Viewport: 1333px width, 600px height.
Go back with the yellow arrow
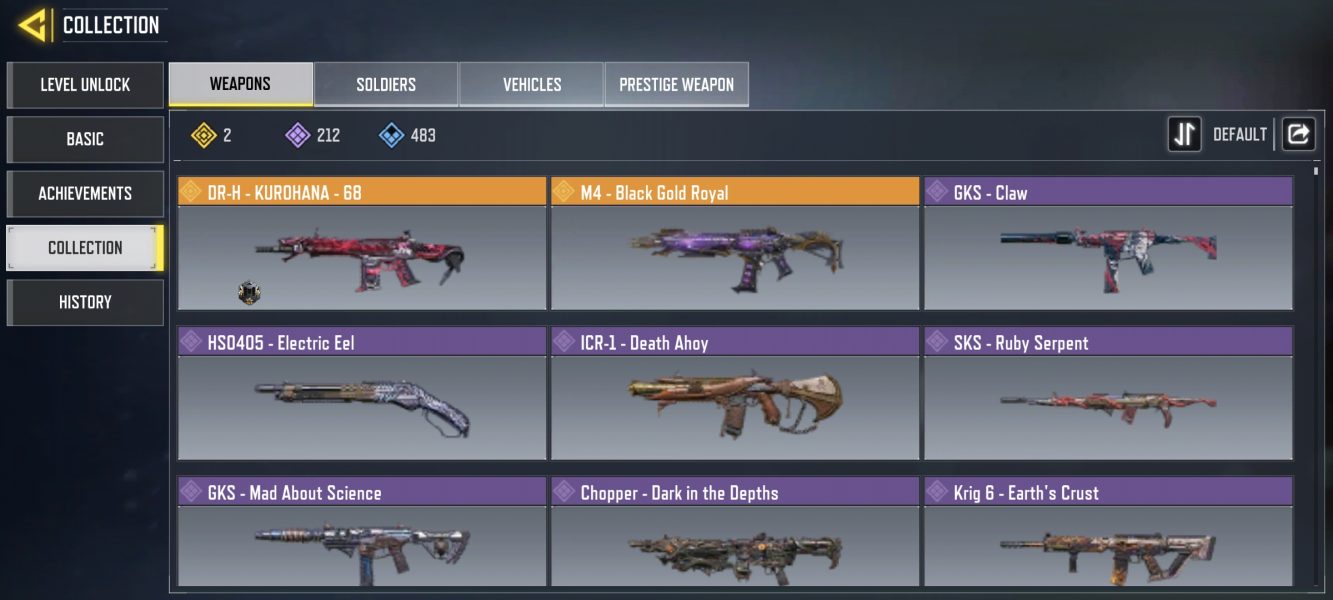pyautogui.click(x=33, y=25)
